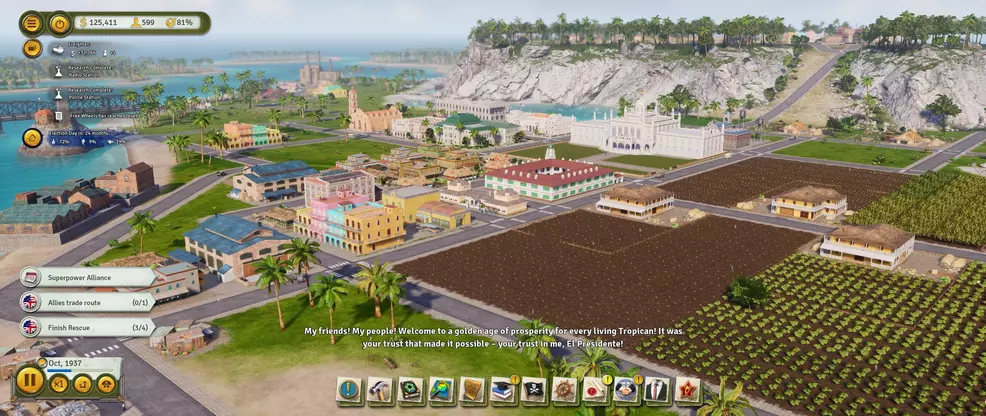Open the exclamation mark tasks icon
The image size is (986, 416).
[x=348, y=390]
